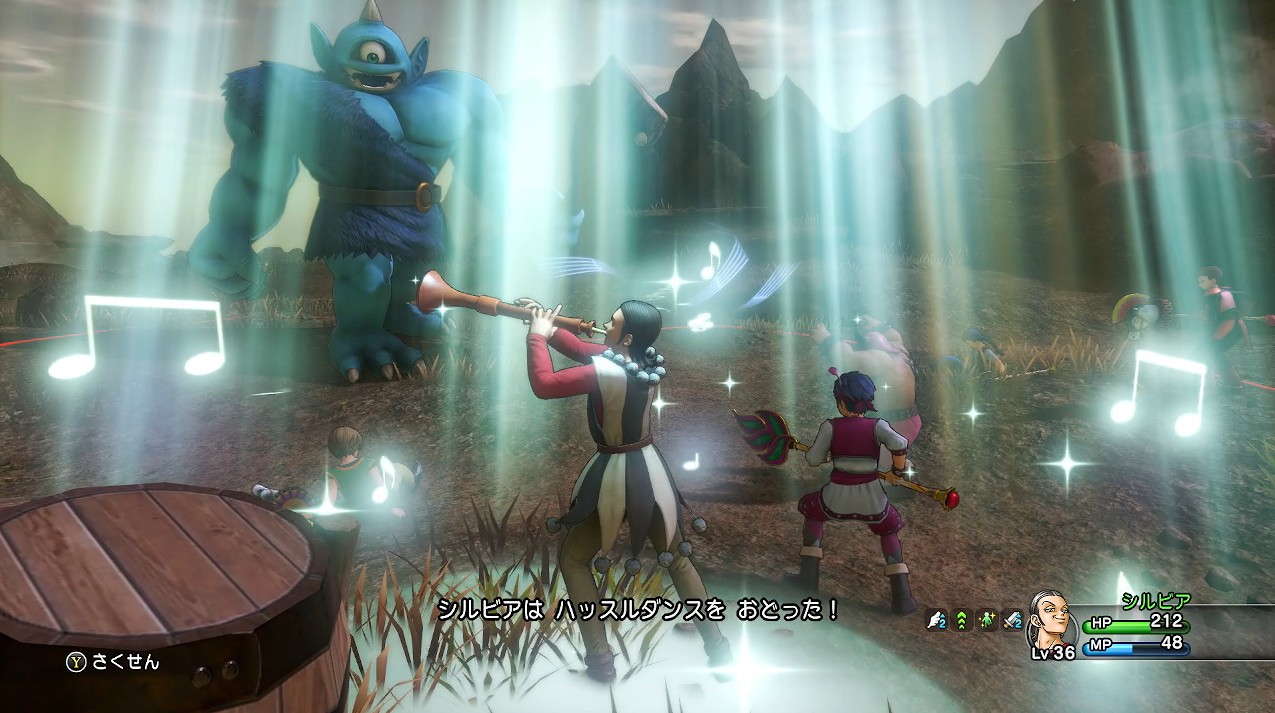1275x713 pixels.
Task: Inspect the wing buff status icon
Action: coord(938,622)
